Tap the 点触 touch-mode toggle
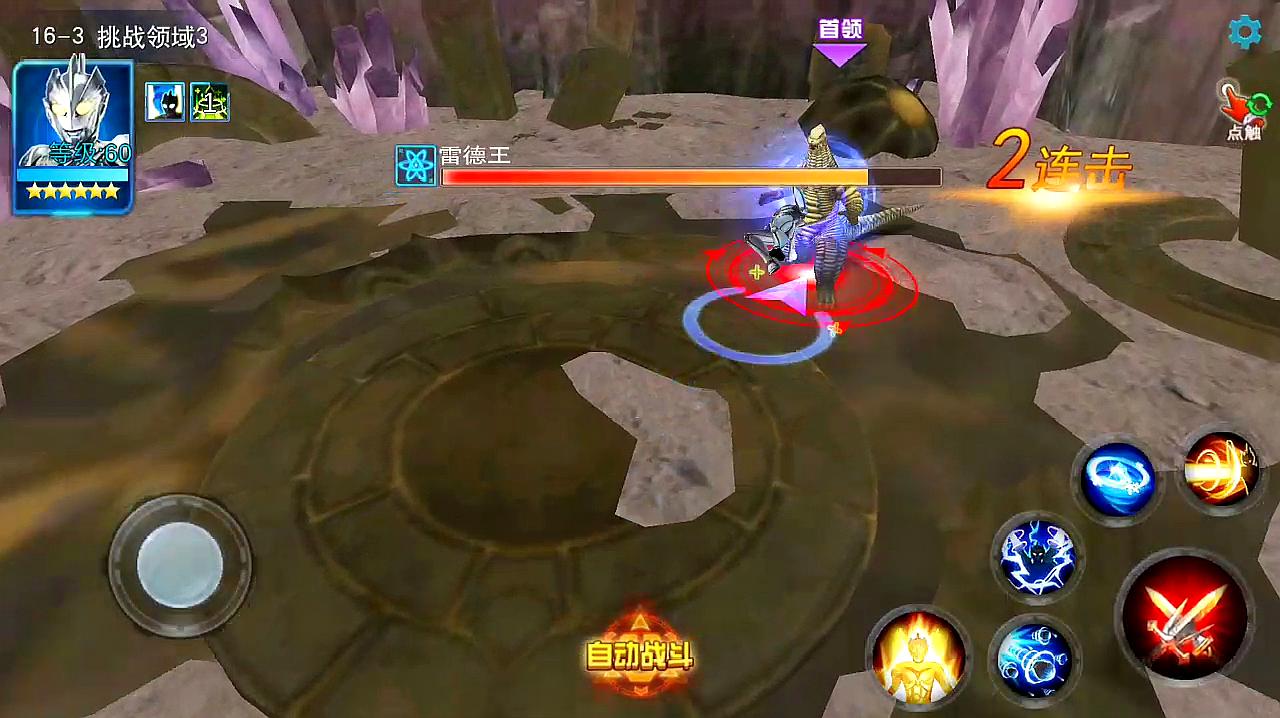This screenshot has height=718, width=1280. pos(1243,112)
